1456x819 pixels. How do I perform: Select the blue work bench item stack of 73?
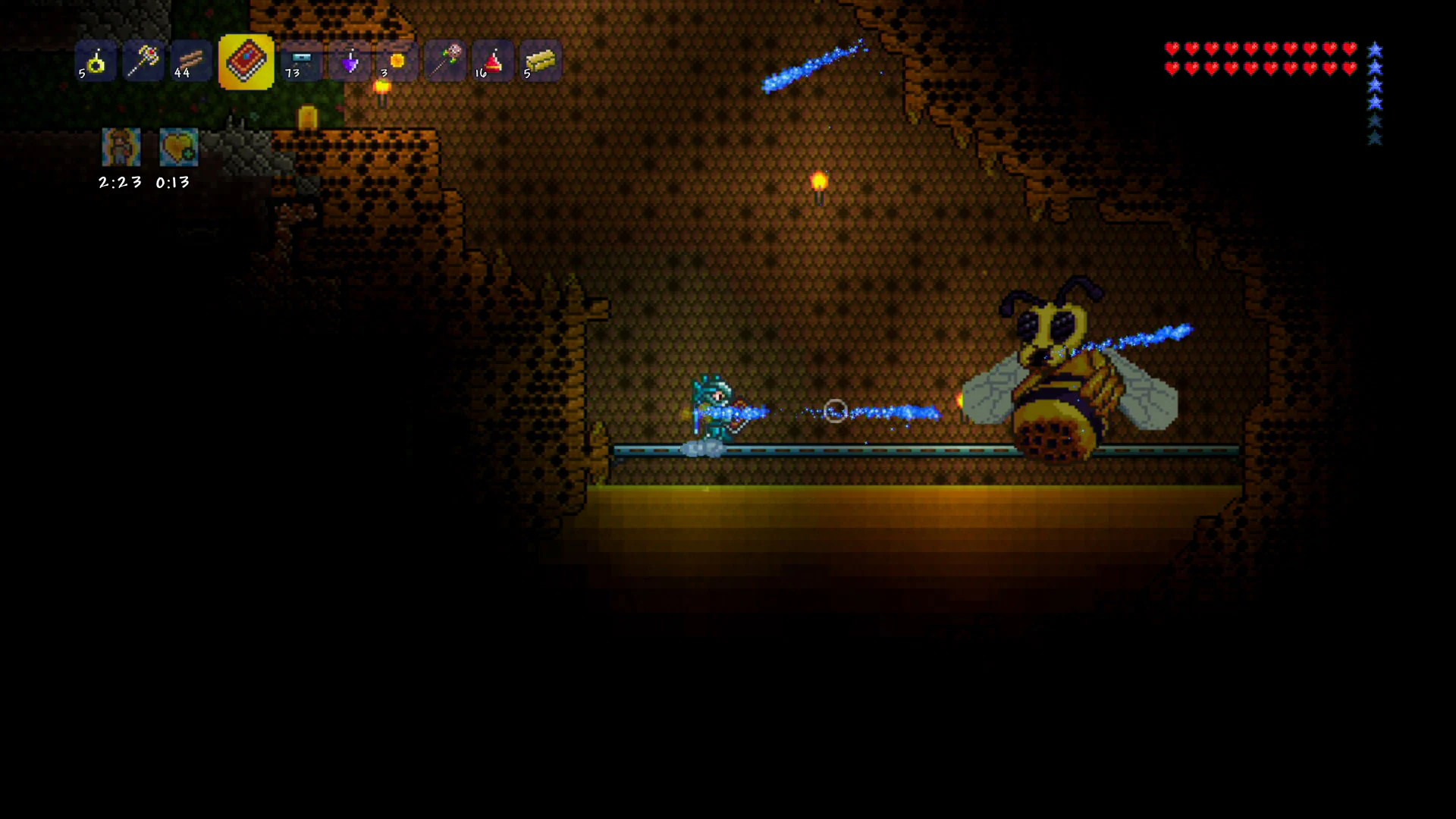pos(300,62)
